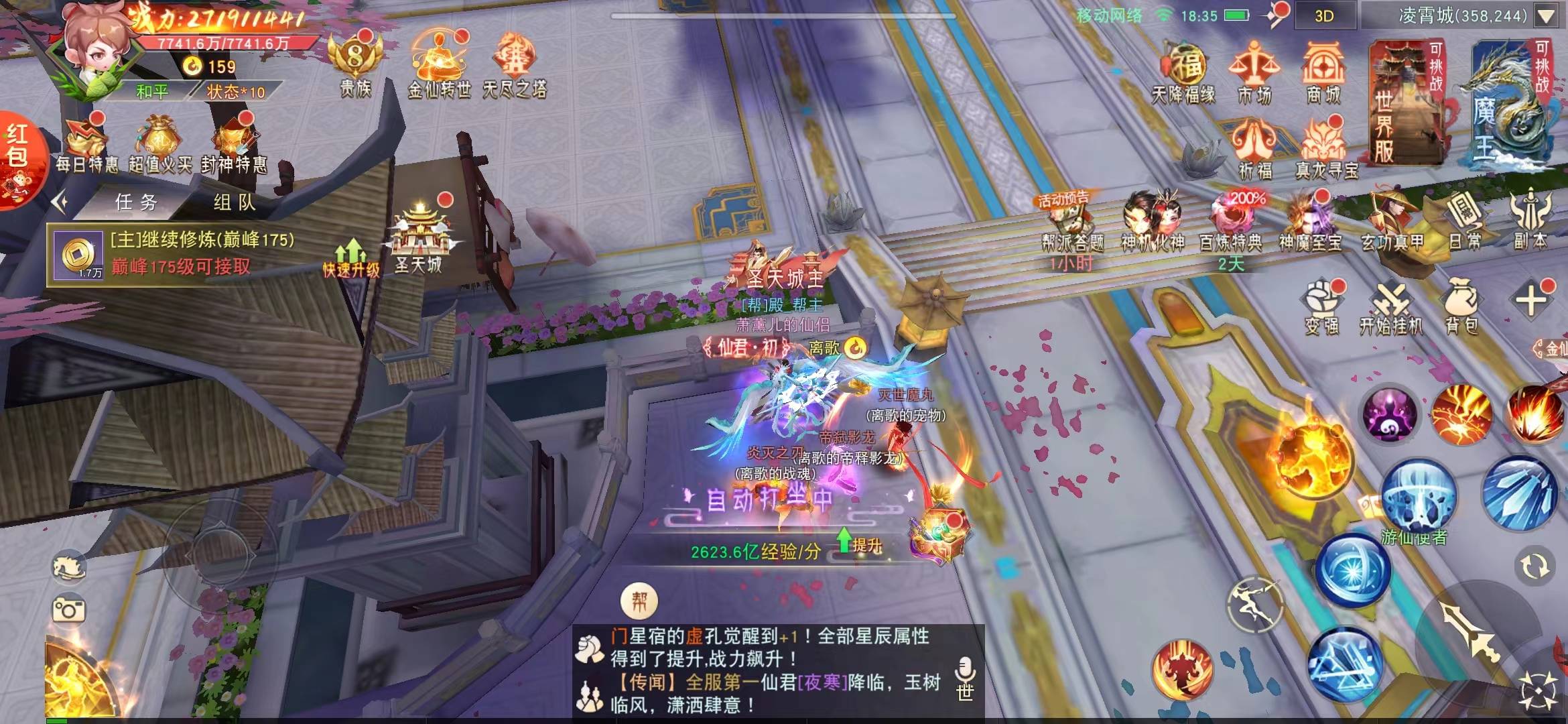Screen dimensions: 1568x724
Task: Open the 背包 bag inventory
Action: click(1461, 306)
